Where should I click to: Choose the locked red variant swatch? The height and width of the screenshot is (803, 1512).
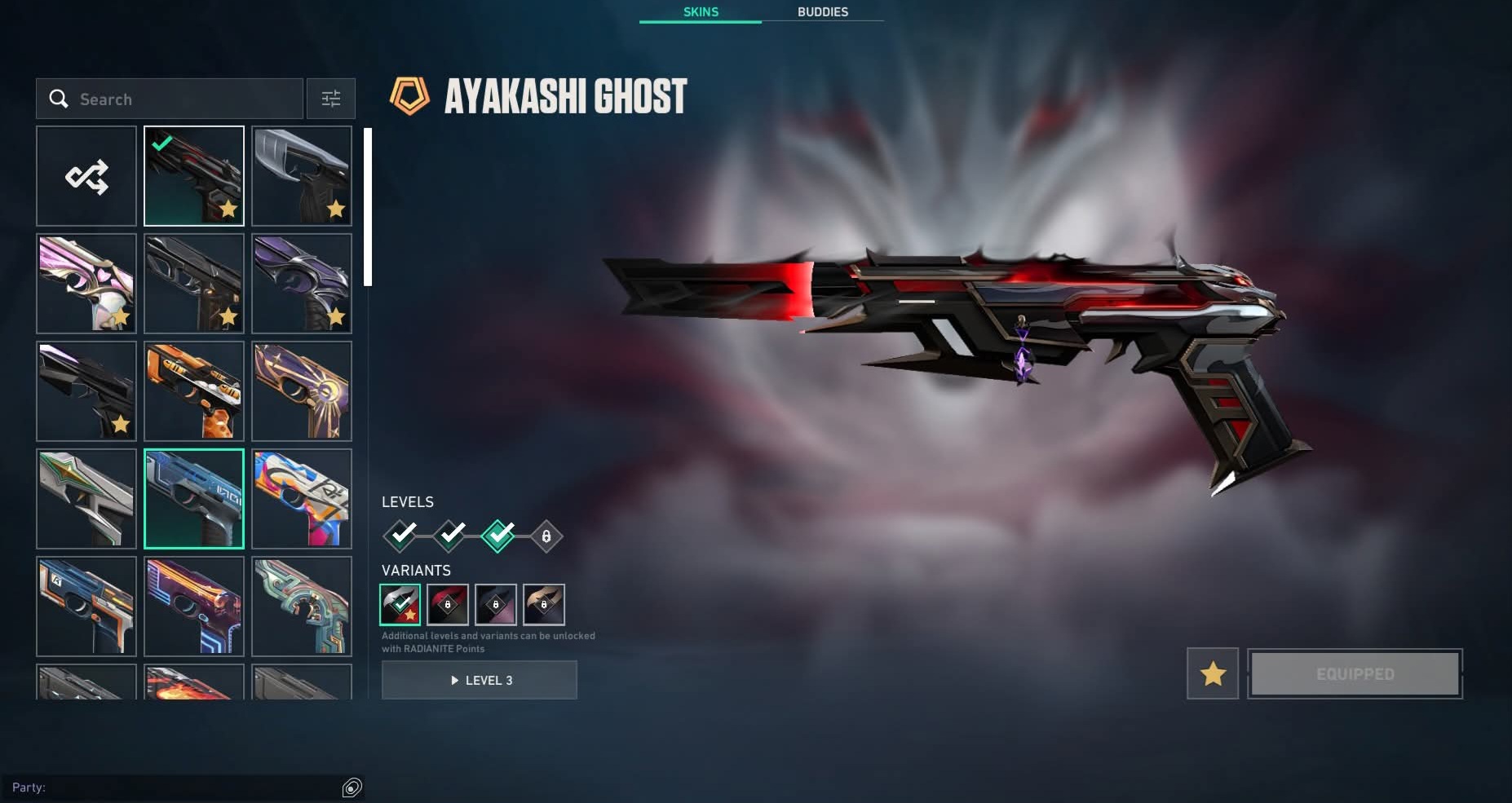(448, 605)
